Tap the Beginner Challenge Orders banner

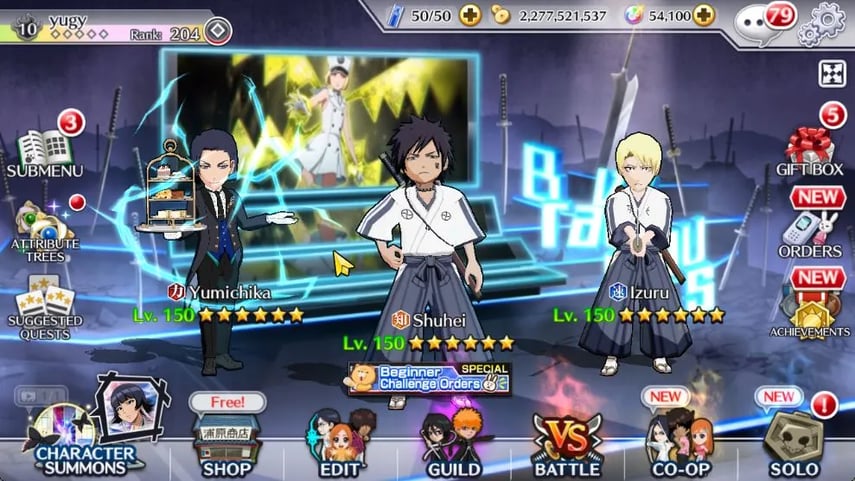[x=429, y=379]
